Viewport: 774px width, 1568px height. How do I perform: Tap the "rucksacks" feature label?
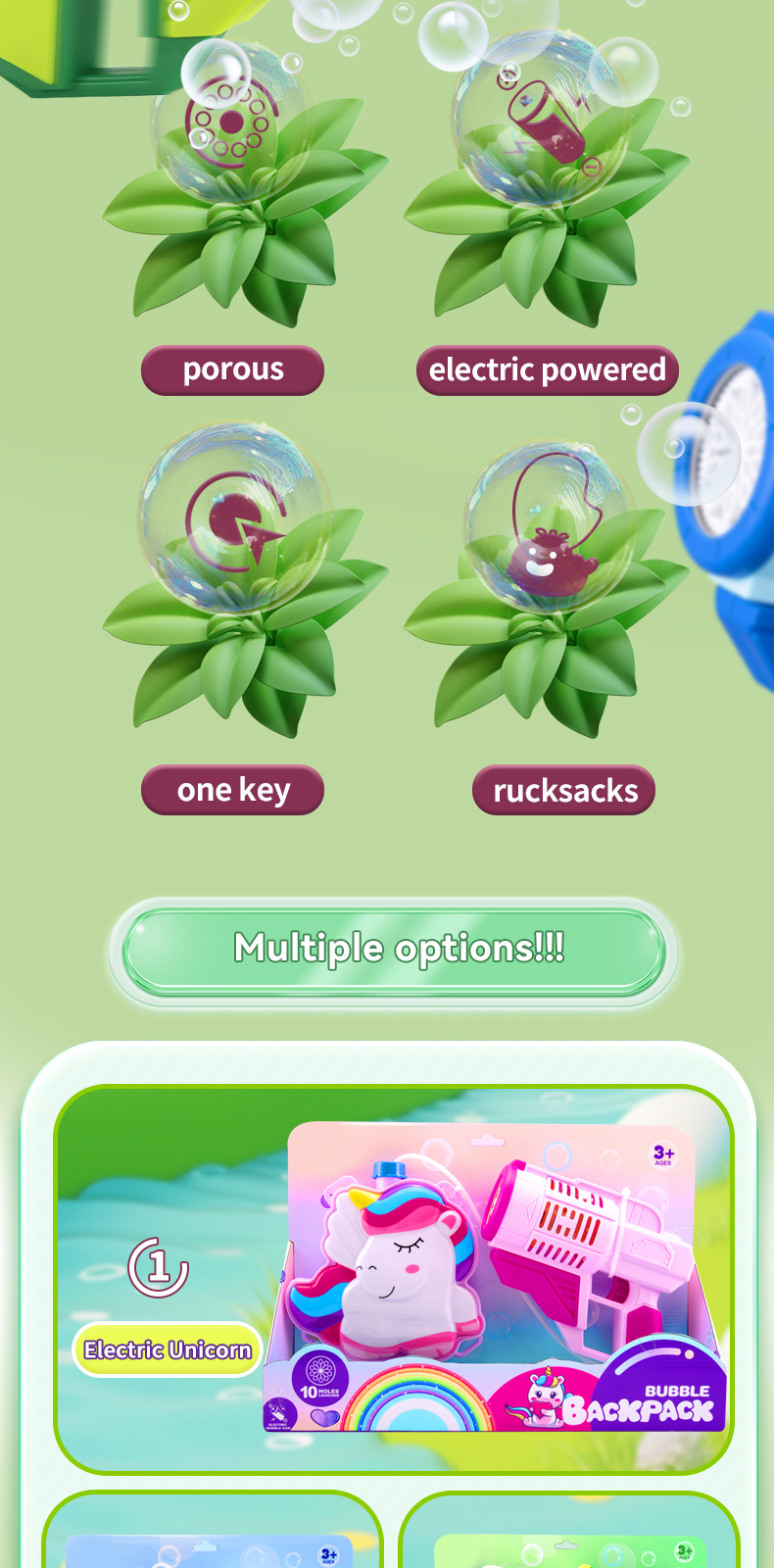click(x=563, y=790)
